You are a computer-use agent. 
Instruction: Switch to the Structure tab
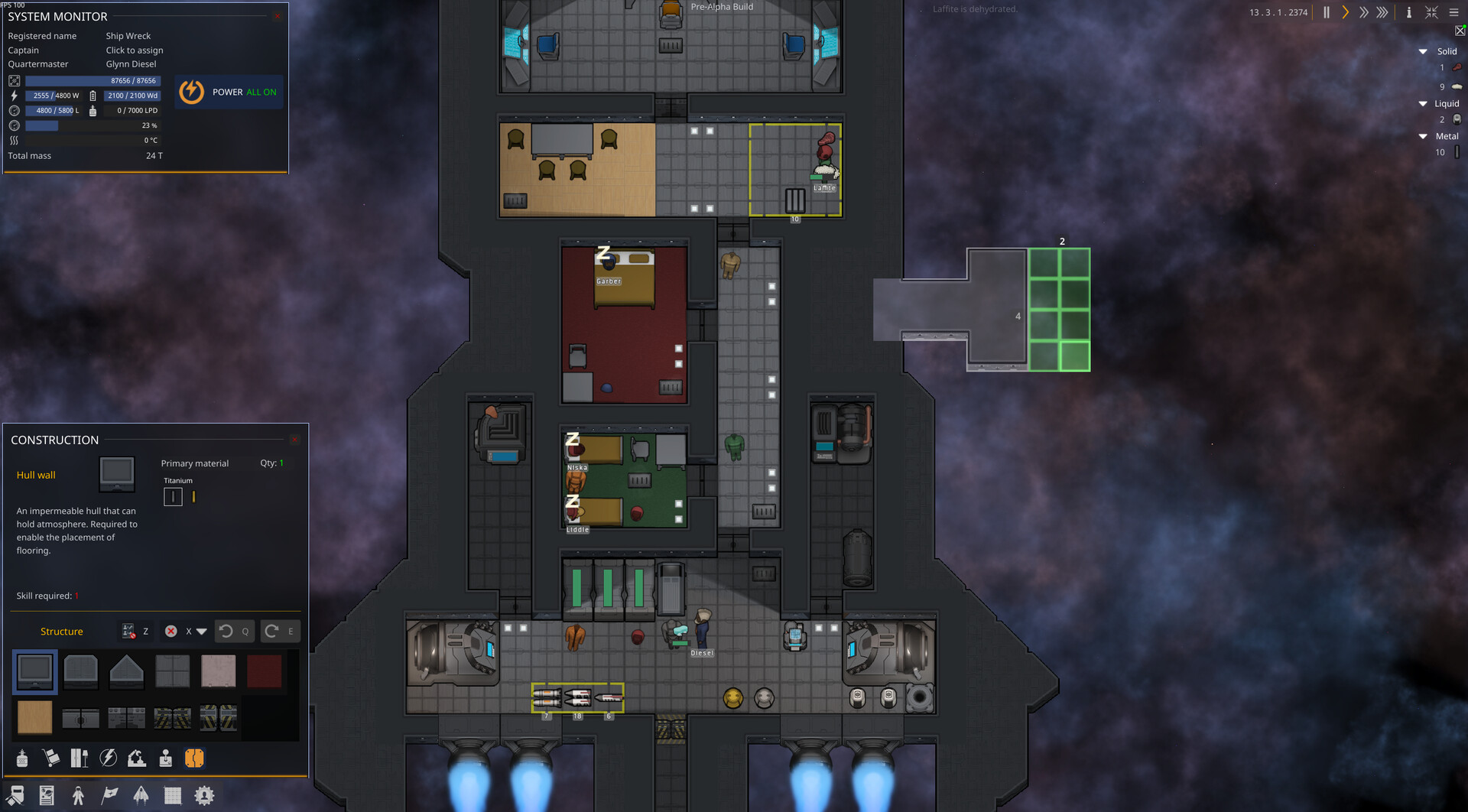point(61,632)
